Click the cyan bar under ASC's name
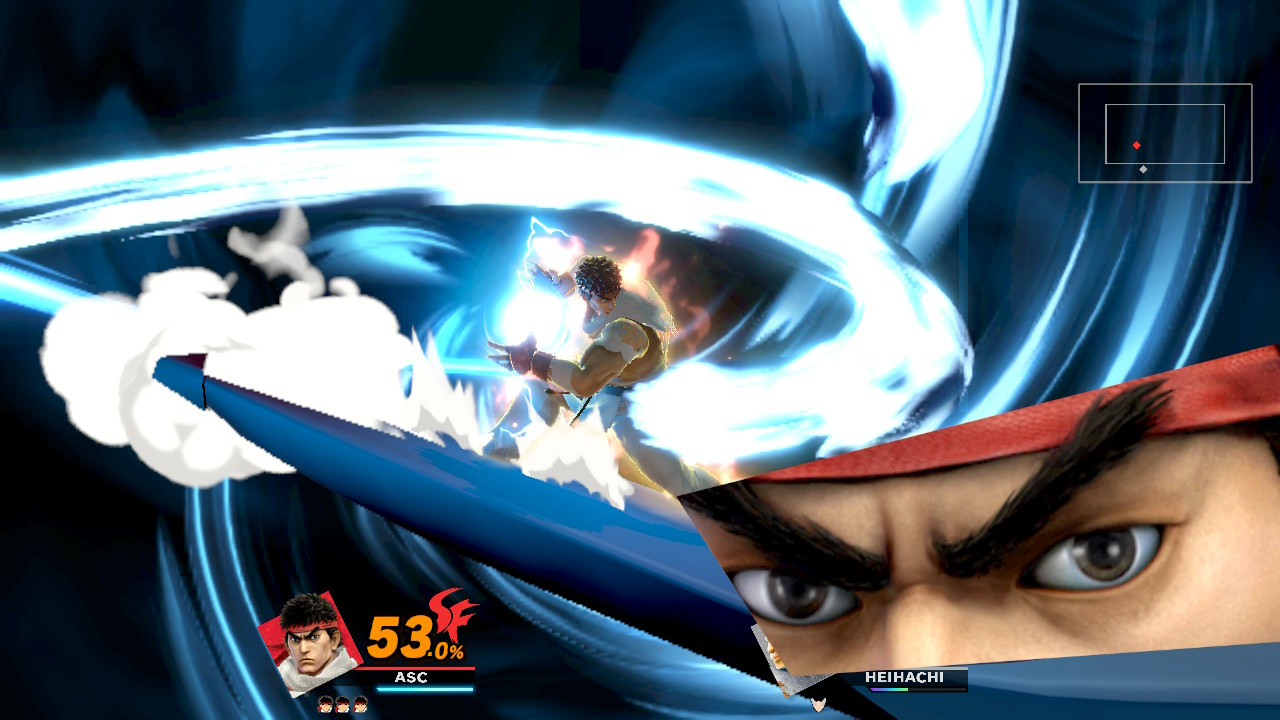 pyautogui.click(x=425, y=688)
